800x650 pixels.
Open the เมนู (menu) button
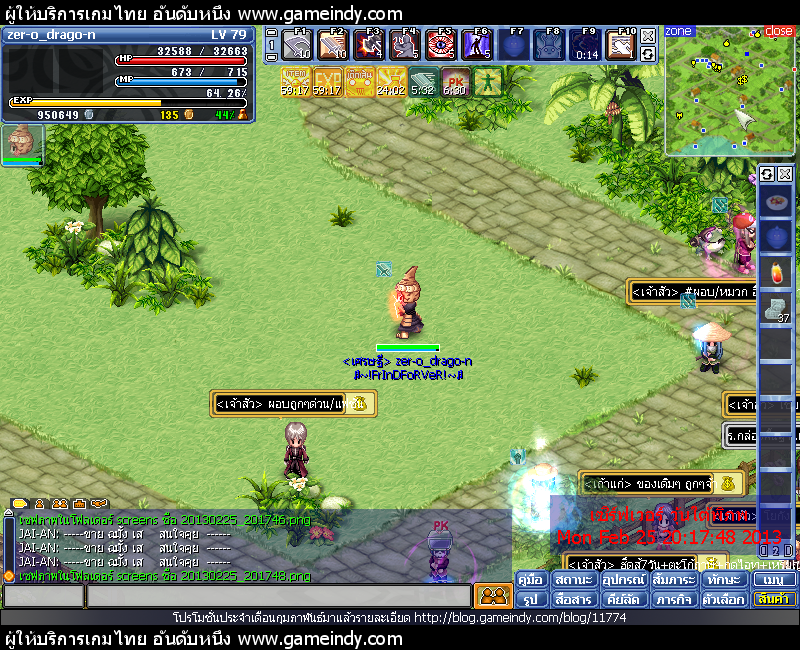coord(774,580)
